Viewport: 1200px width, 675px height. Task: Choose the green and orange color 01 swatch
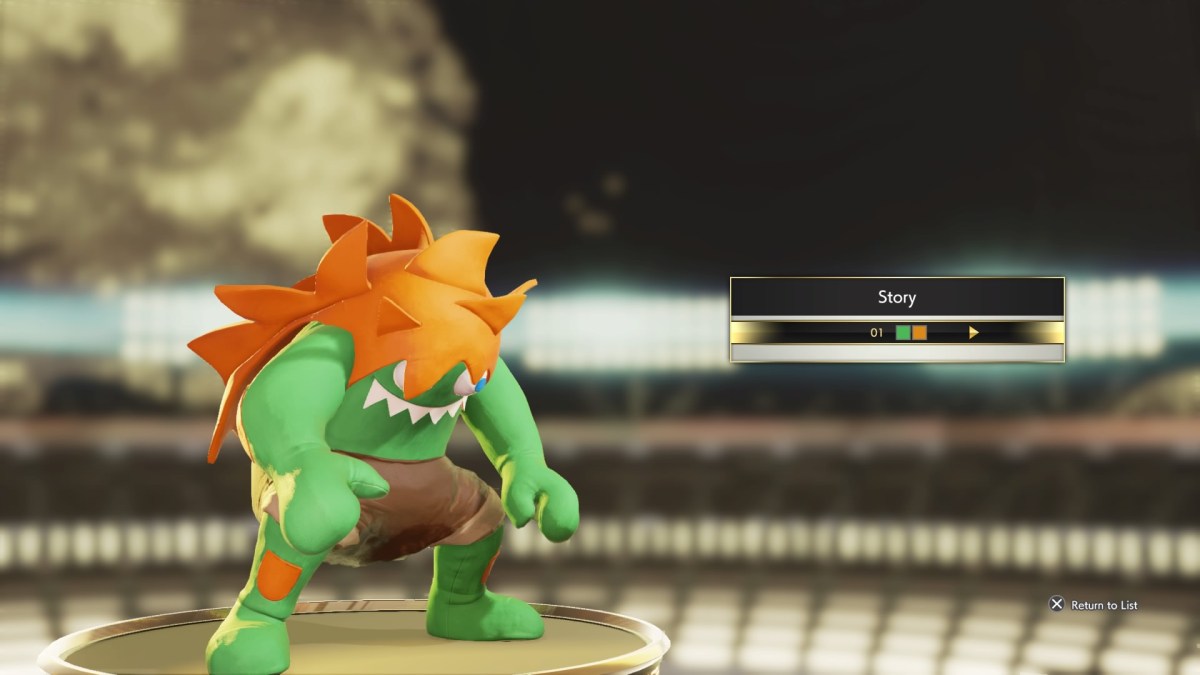(x=911, y=333)
